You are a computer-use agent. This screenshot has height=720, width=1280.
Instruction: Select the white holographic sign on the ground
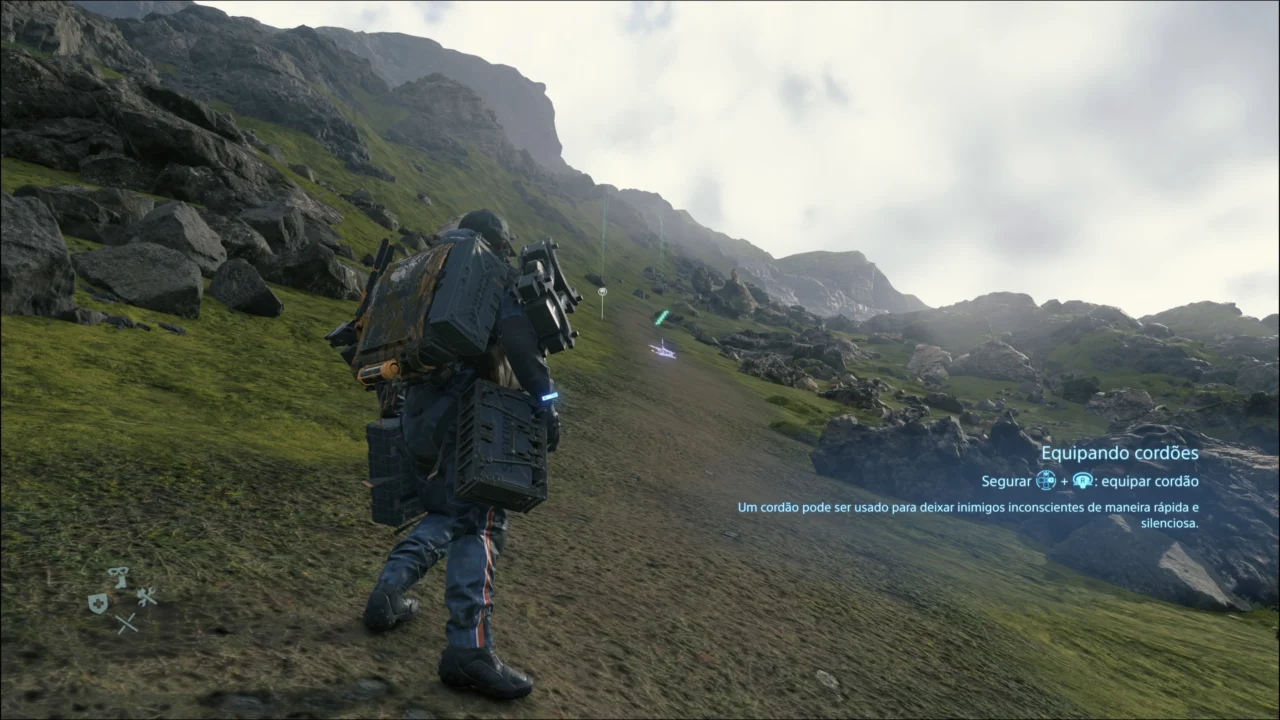[x=662, y=350]
